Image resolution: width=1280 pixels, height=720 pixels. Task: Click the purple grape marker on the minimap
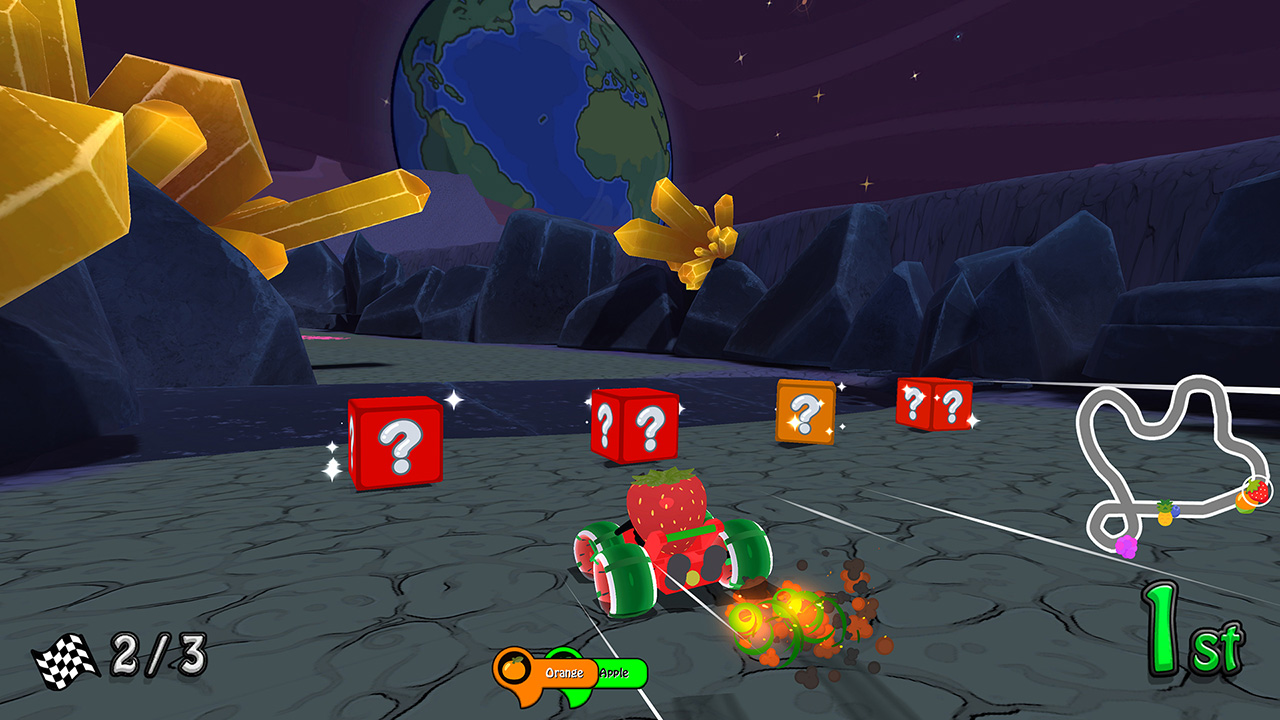(x=1126, y=546)
